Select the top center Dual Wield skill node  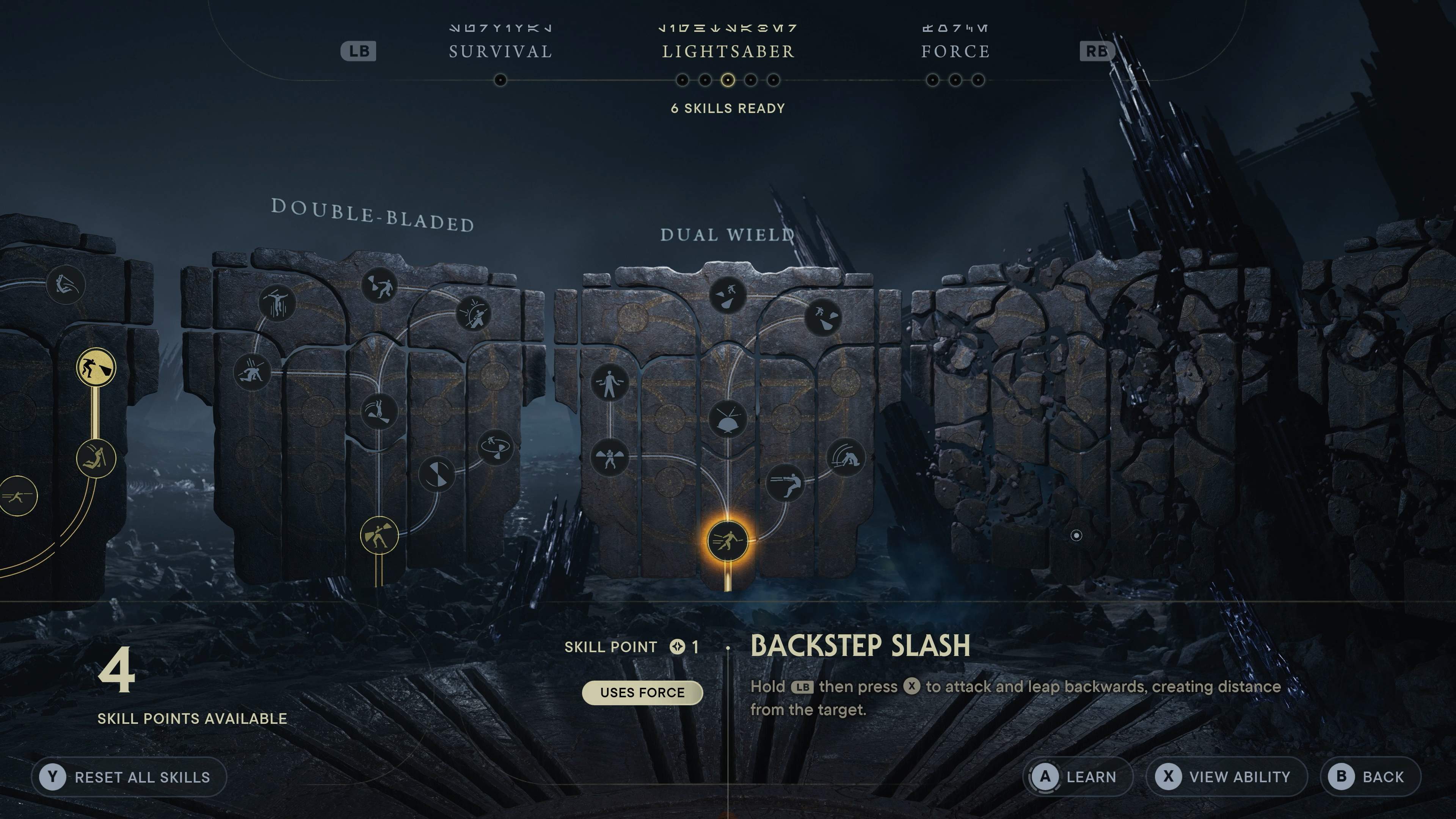click(x=728, y=295)
